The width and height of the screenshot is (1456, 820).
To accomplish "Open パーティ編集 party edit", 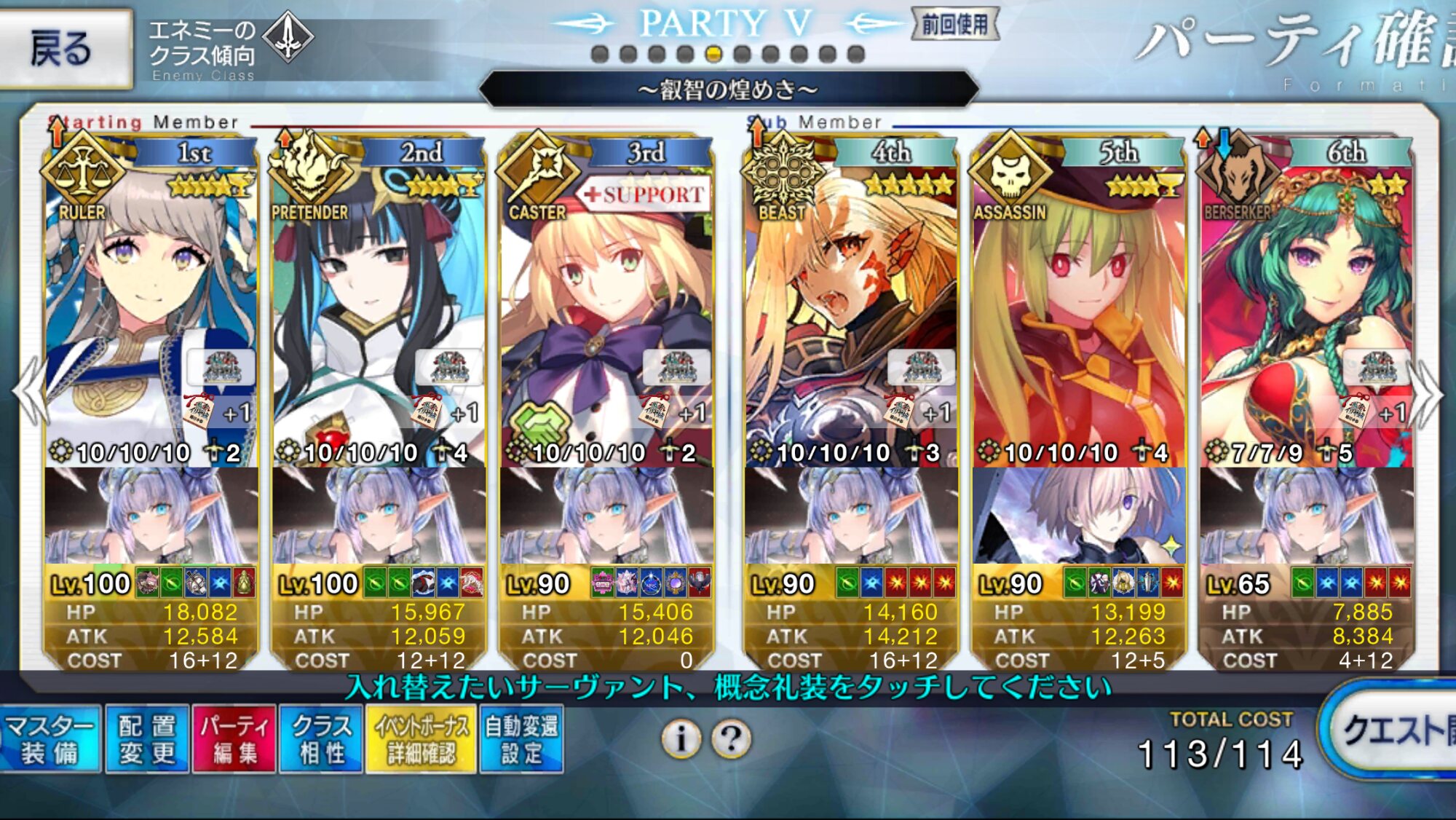I will click(x=234, y=739).
